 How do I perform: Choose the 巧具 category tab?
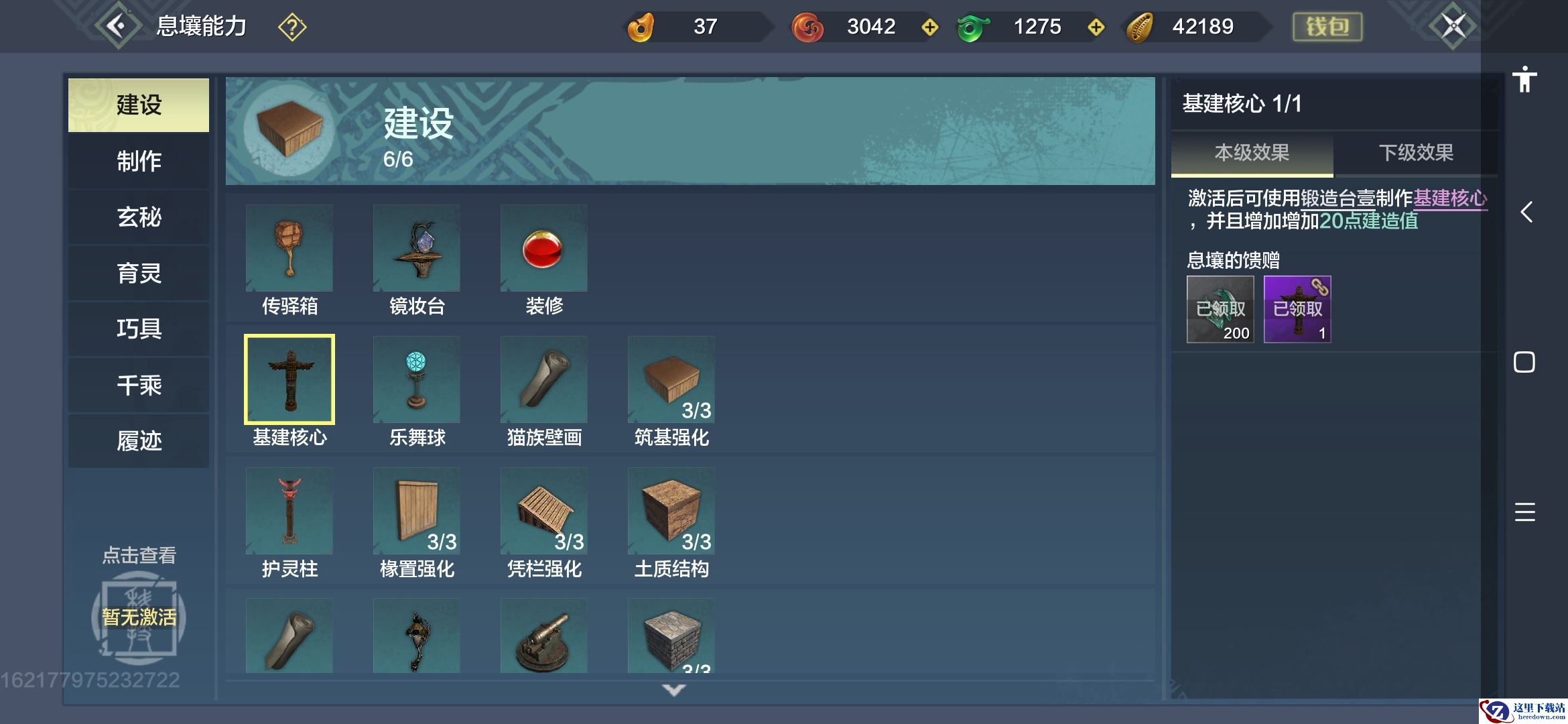click(x=139, y=329)
